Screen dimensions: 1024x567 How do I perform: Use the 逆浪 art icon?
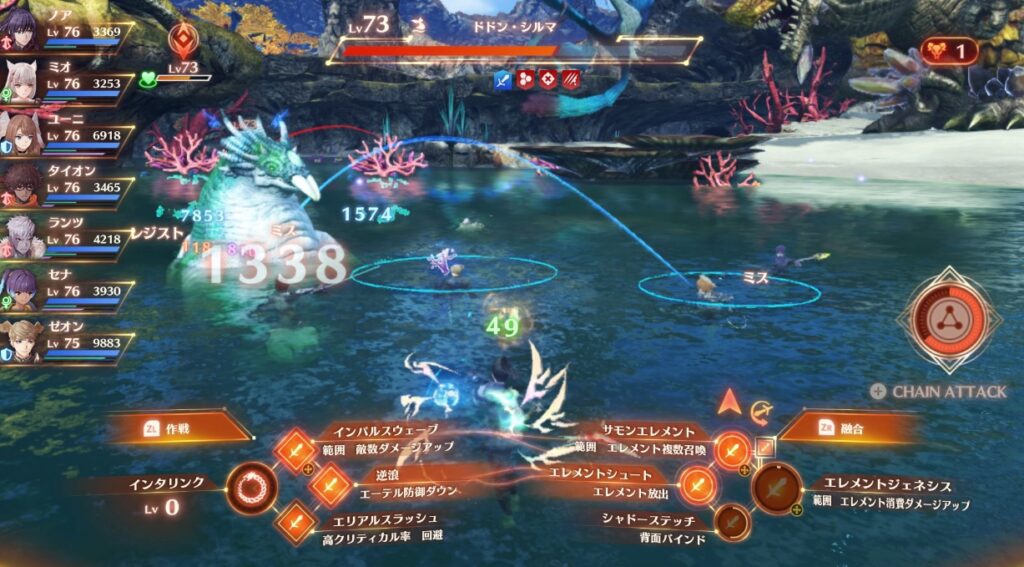pos(330,485)
